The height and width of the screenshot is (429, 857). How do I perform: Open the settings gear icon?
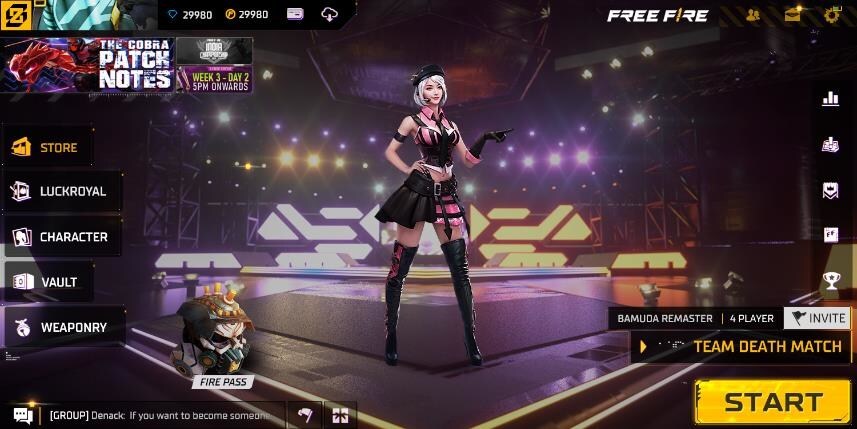[x=831, y=15]
